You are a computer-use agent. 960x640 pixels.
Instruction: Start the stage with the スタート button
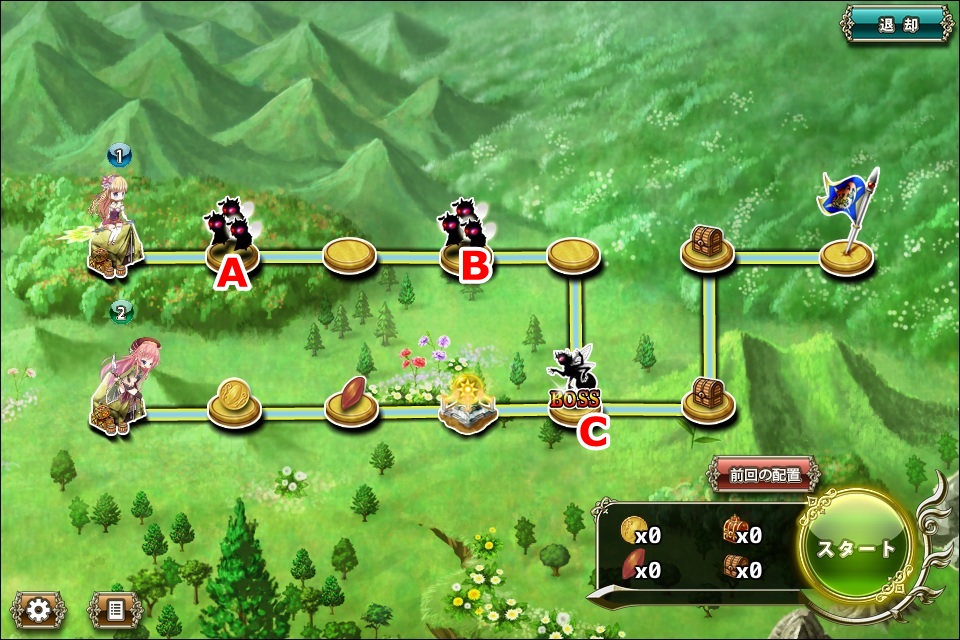click(856, 548)
